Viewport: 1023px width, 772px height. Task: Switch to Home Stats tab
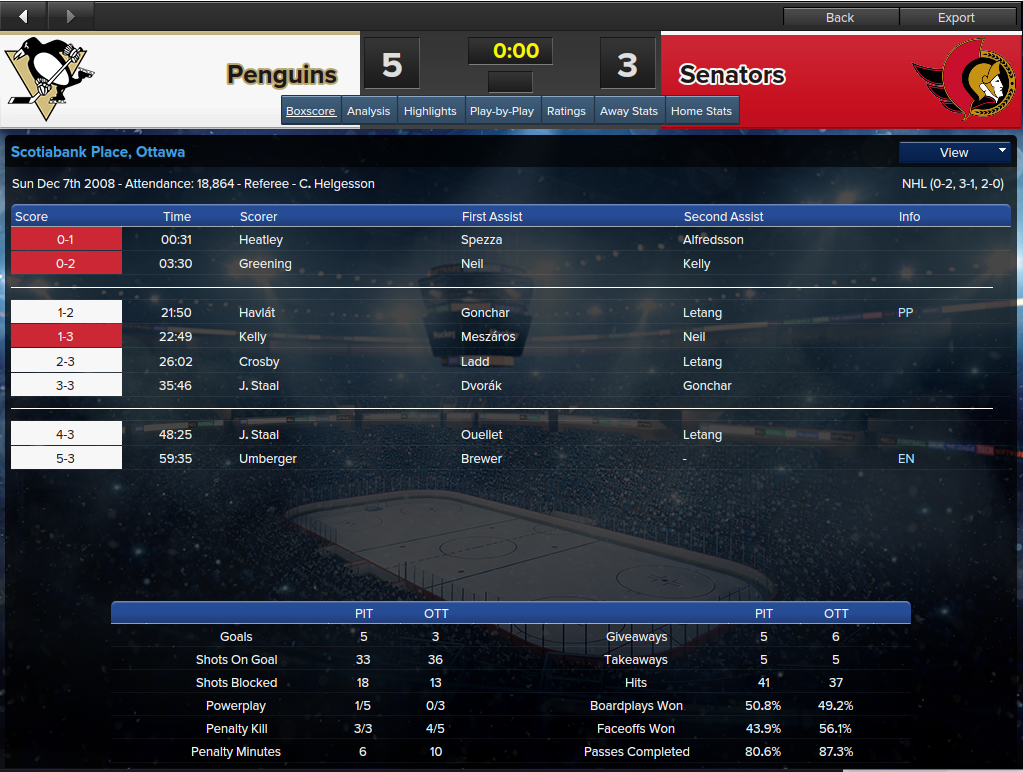(701, 111)
